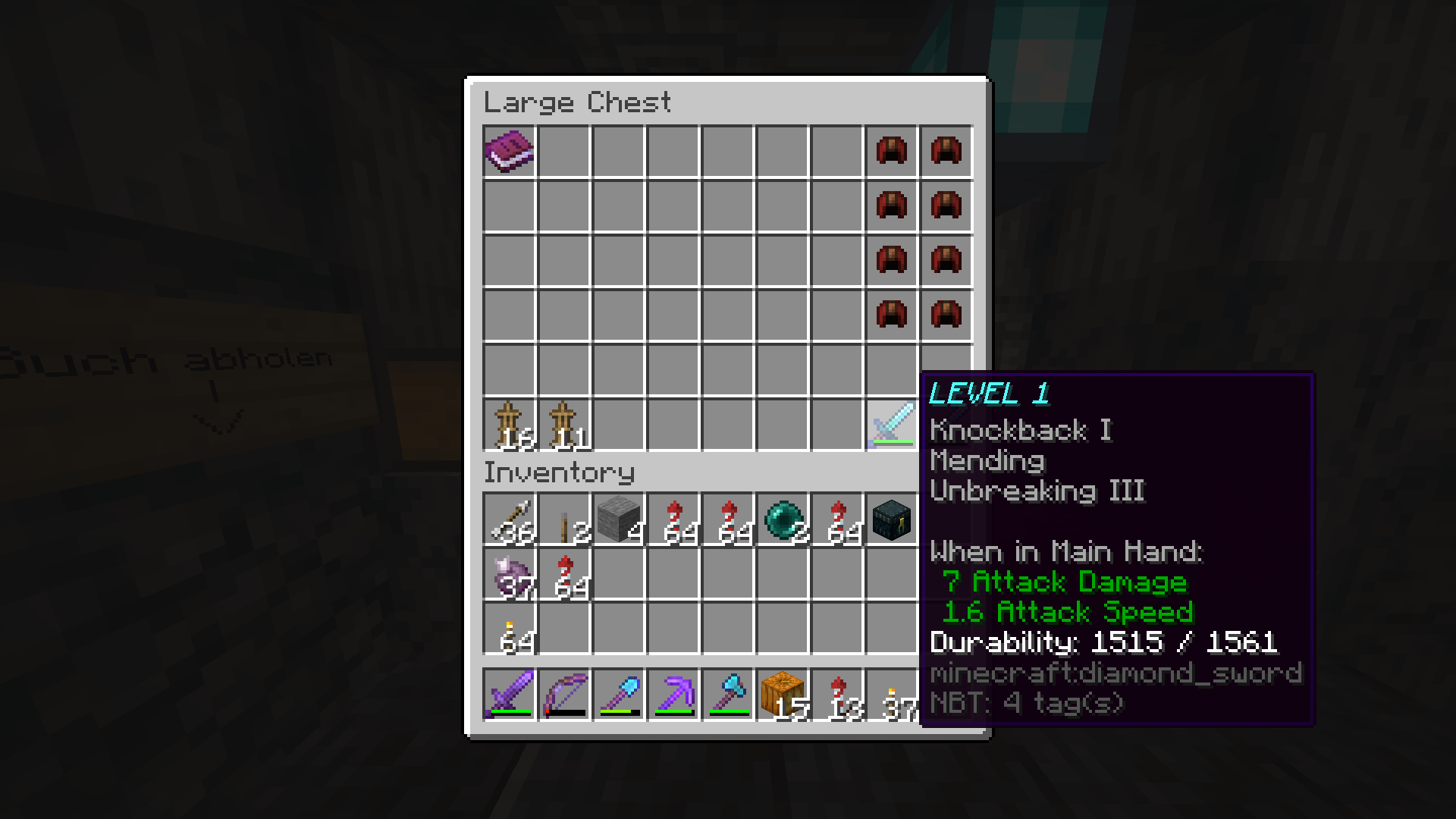Select the hotbar stack of 13 firework rockets

click(x=836, y=694)
